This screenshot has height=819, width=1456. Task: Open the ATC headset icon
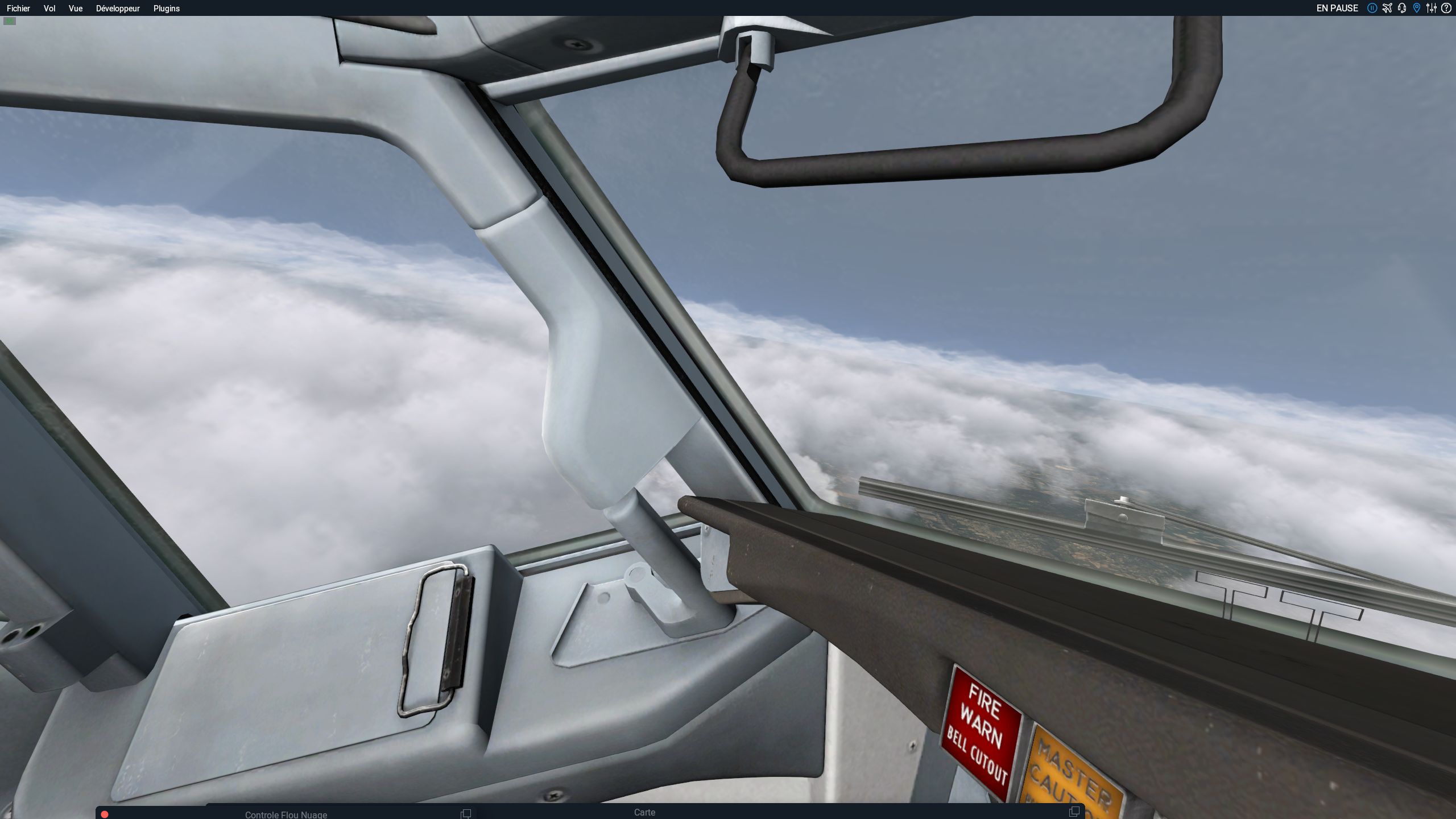1402,8
